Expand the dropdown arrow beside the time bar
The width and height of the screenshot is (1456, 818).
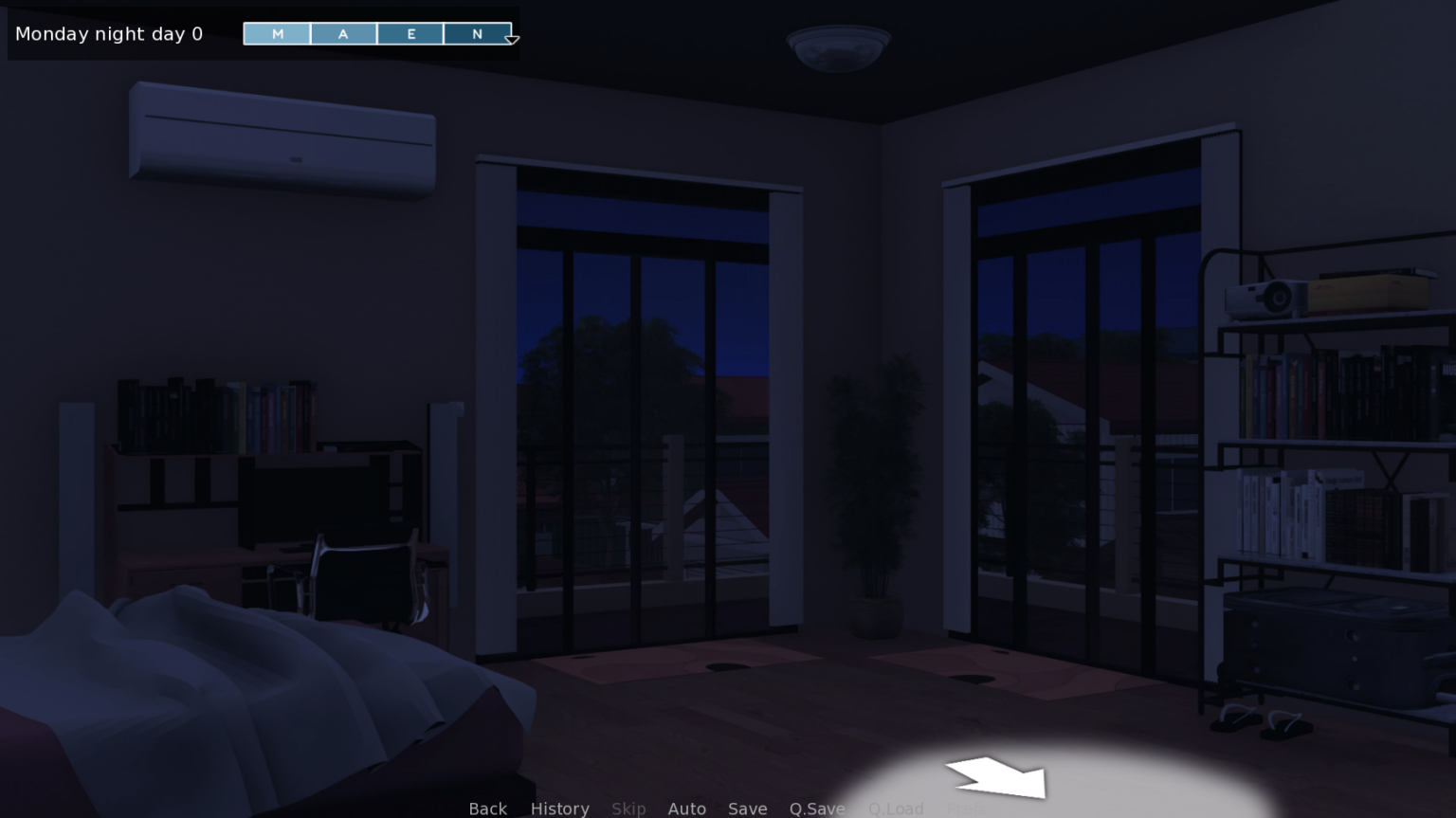coord(512,39)
